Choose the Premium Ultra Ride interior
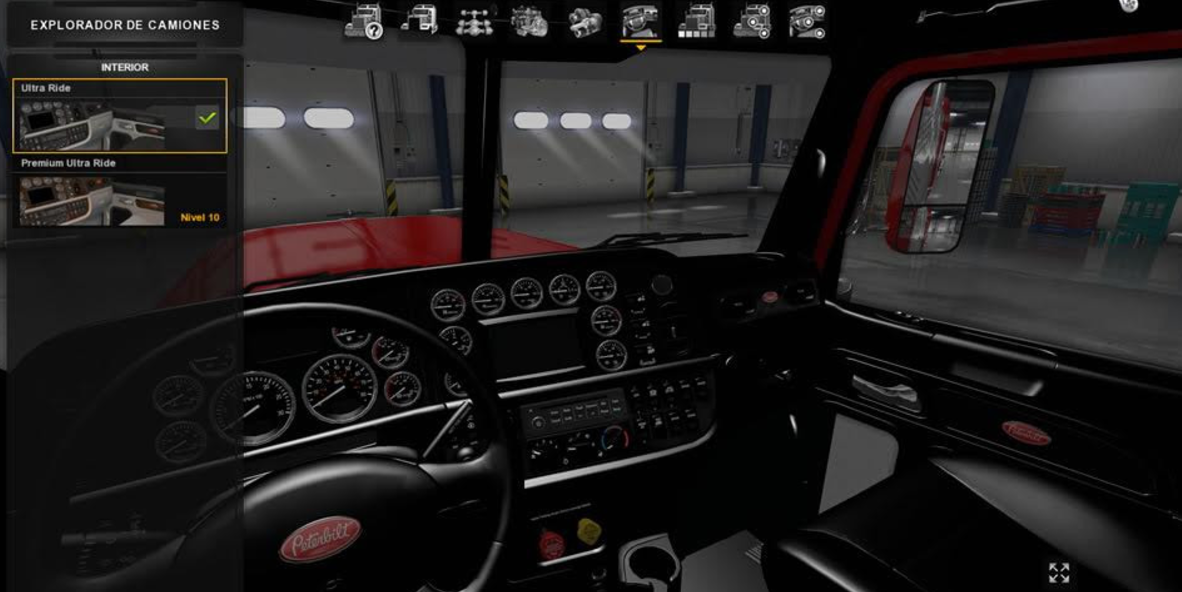This screenshot has height=592, width=1182. pyautogui.click(x=119, y=192)
